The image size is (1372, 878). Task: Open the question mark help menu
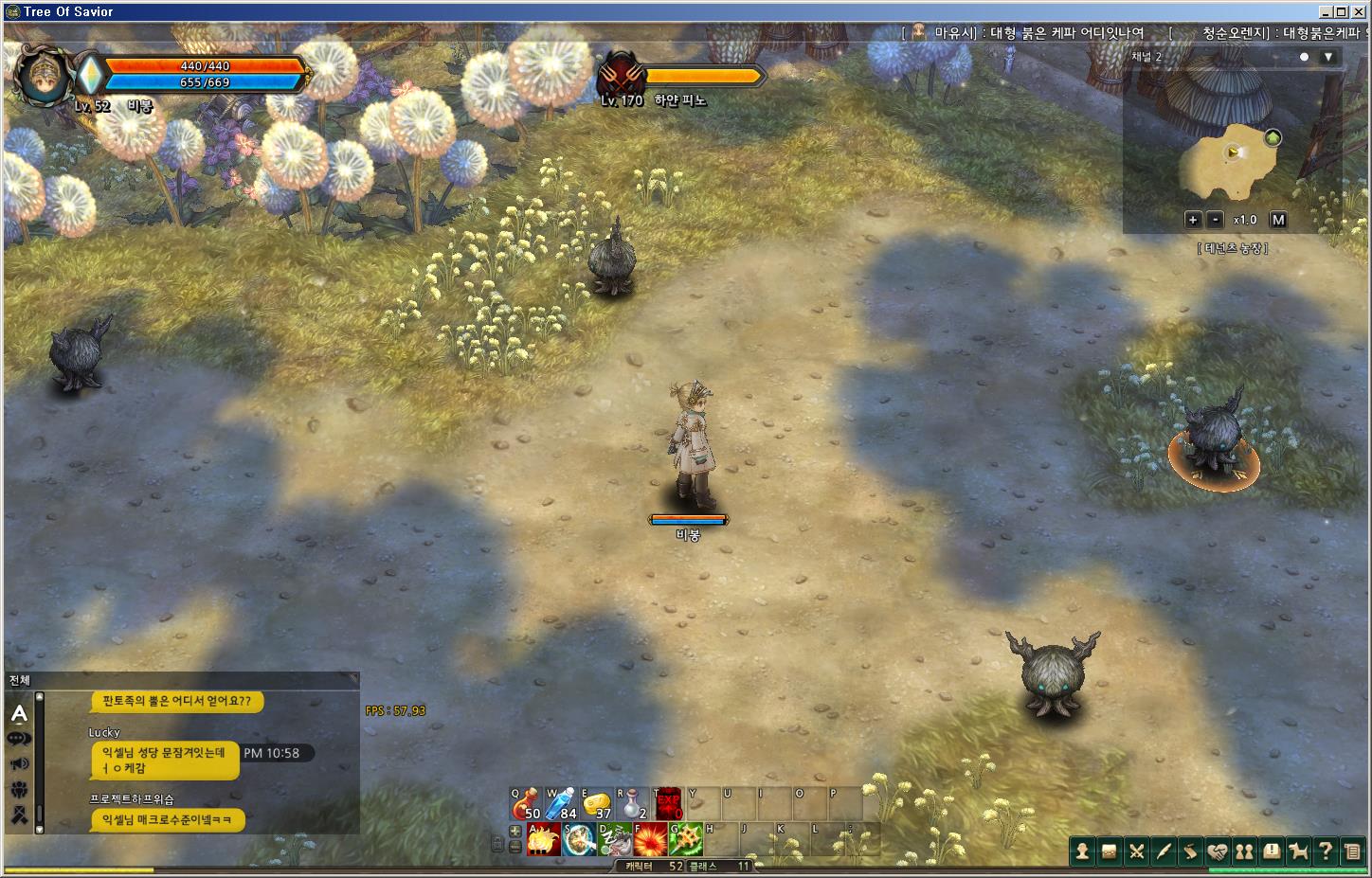coord(1326,851)
